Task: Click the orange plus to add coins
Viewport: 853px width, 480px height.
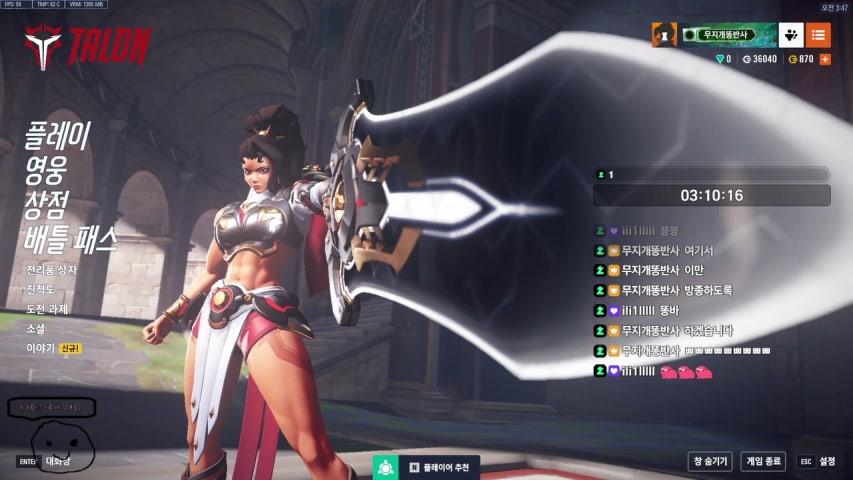Action: click(825, 59)
